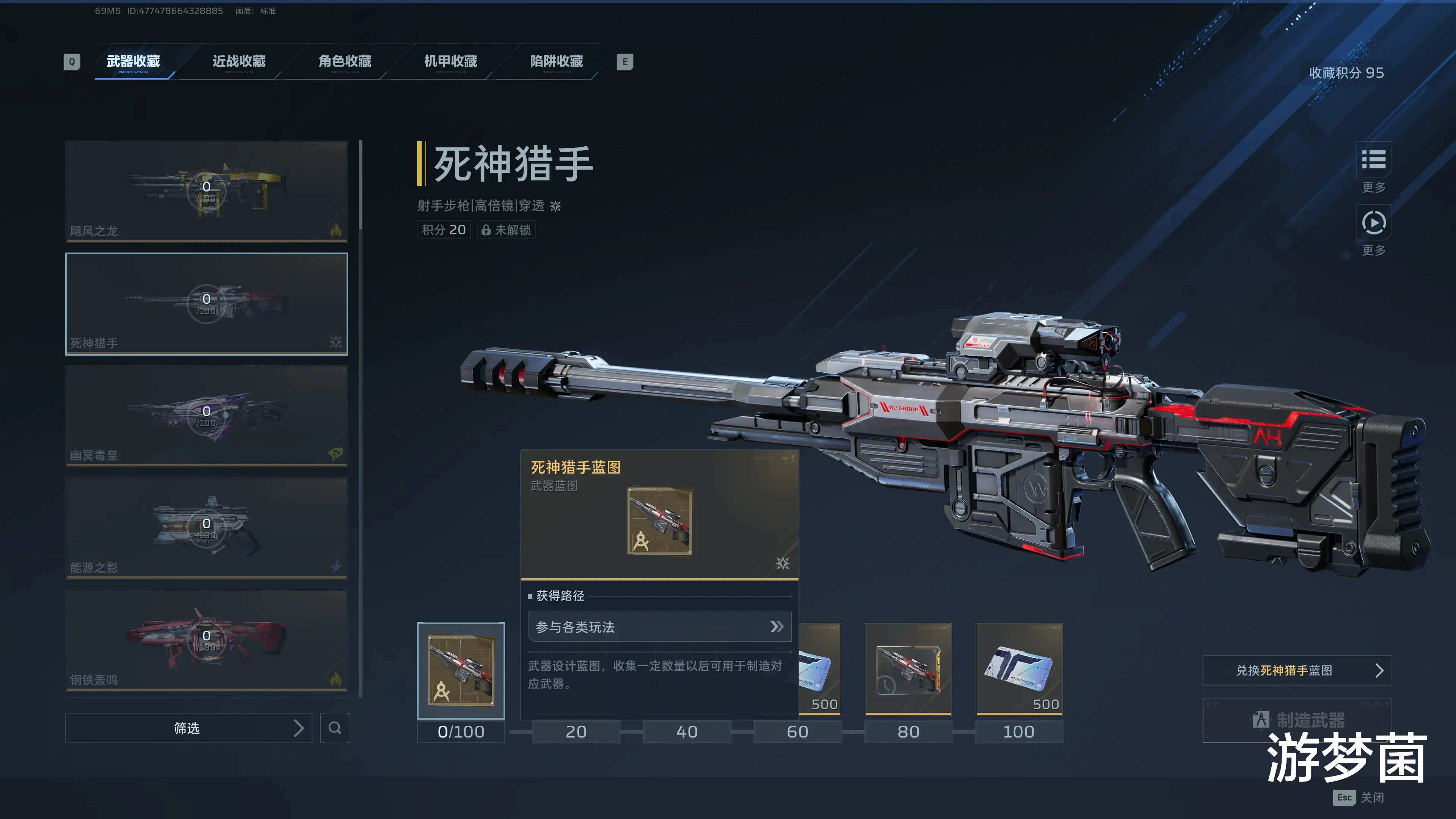Play the weapon preview video icon
The height and width of the screenshot is (819, 1456).
coord(1373,223)
